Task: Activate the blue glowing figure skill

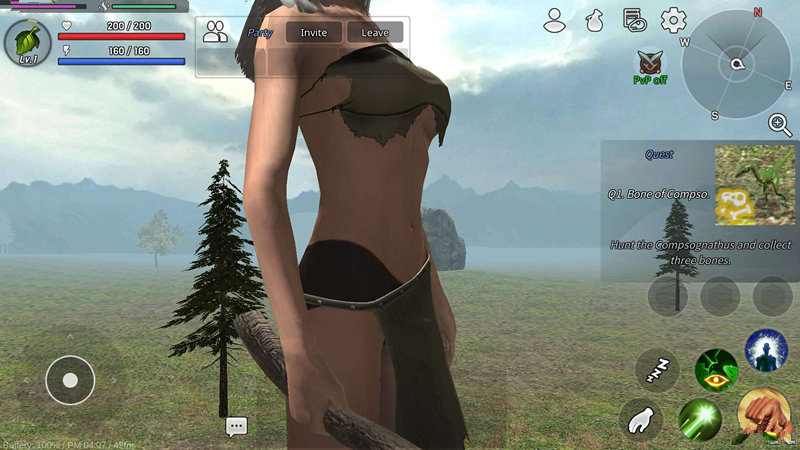Action: click(766, 352)
